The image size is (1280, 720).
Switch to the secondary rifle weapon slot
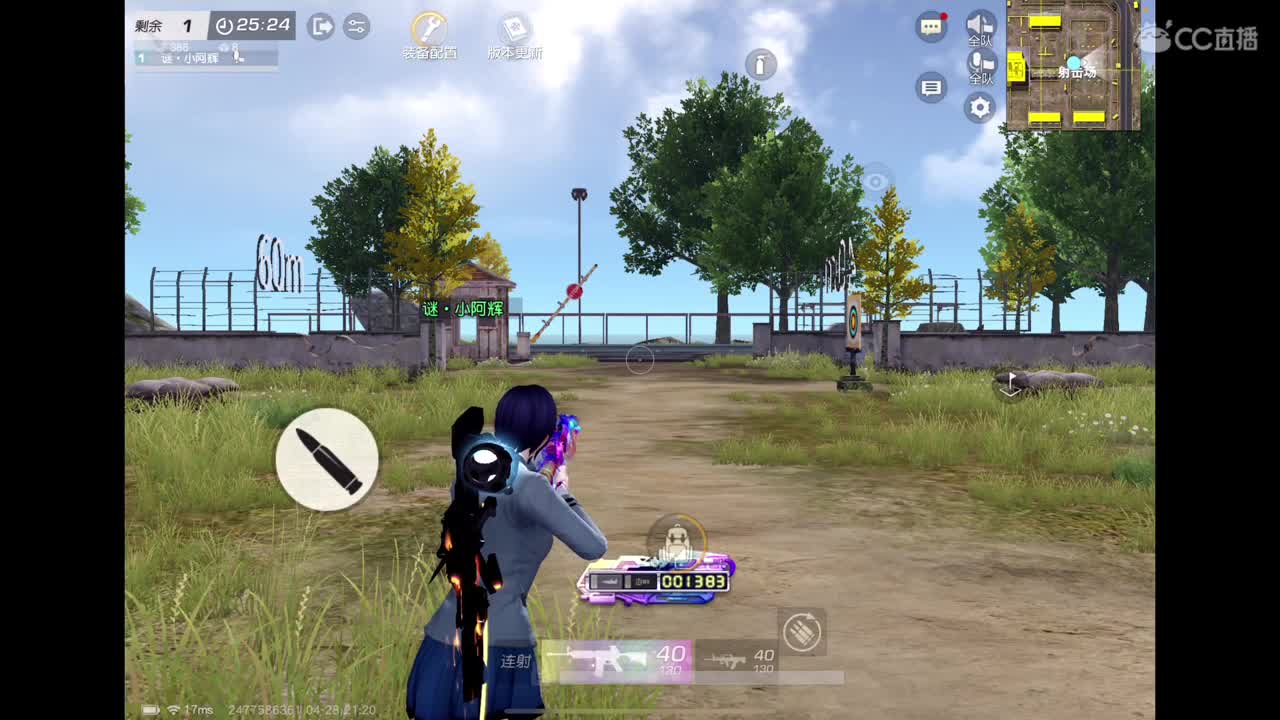coord(737,659)
